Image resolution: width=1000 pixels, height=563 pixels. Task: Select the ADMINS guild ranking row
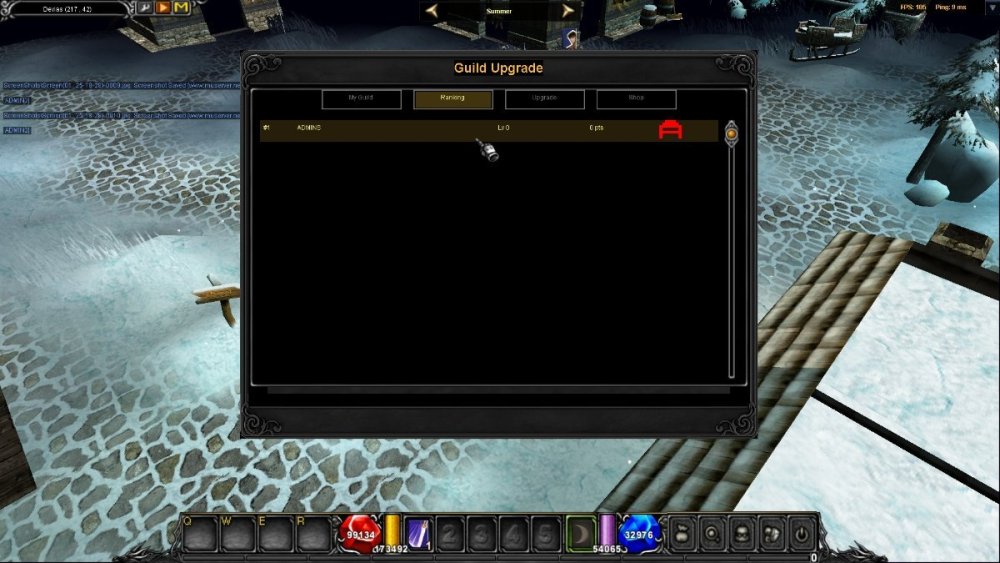(450, 130)
